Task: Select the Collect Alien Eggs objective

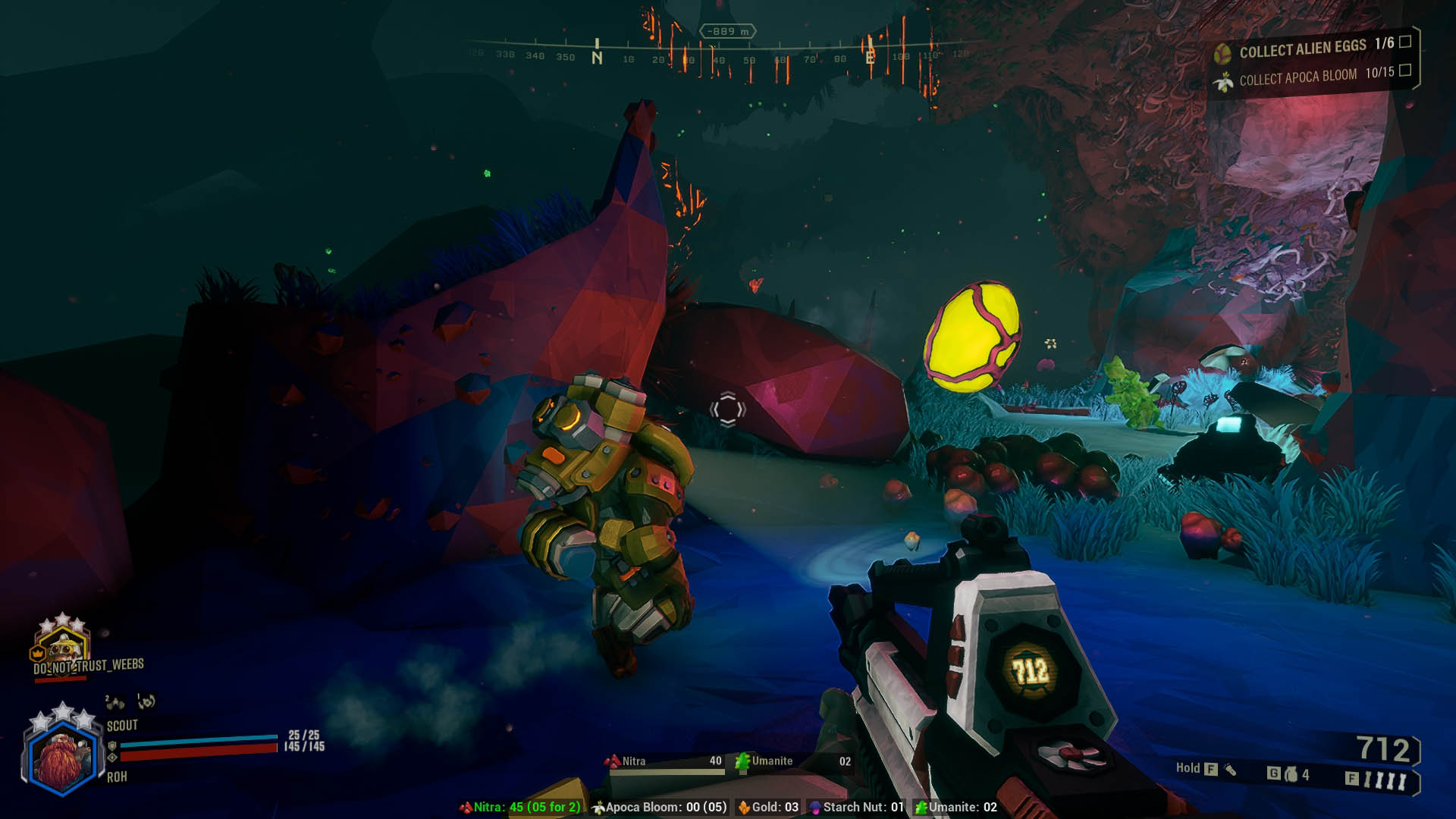Action: [1302, 49]
